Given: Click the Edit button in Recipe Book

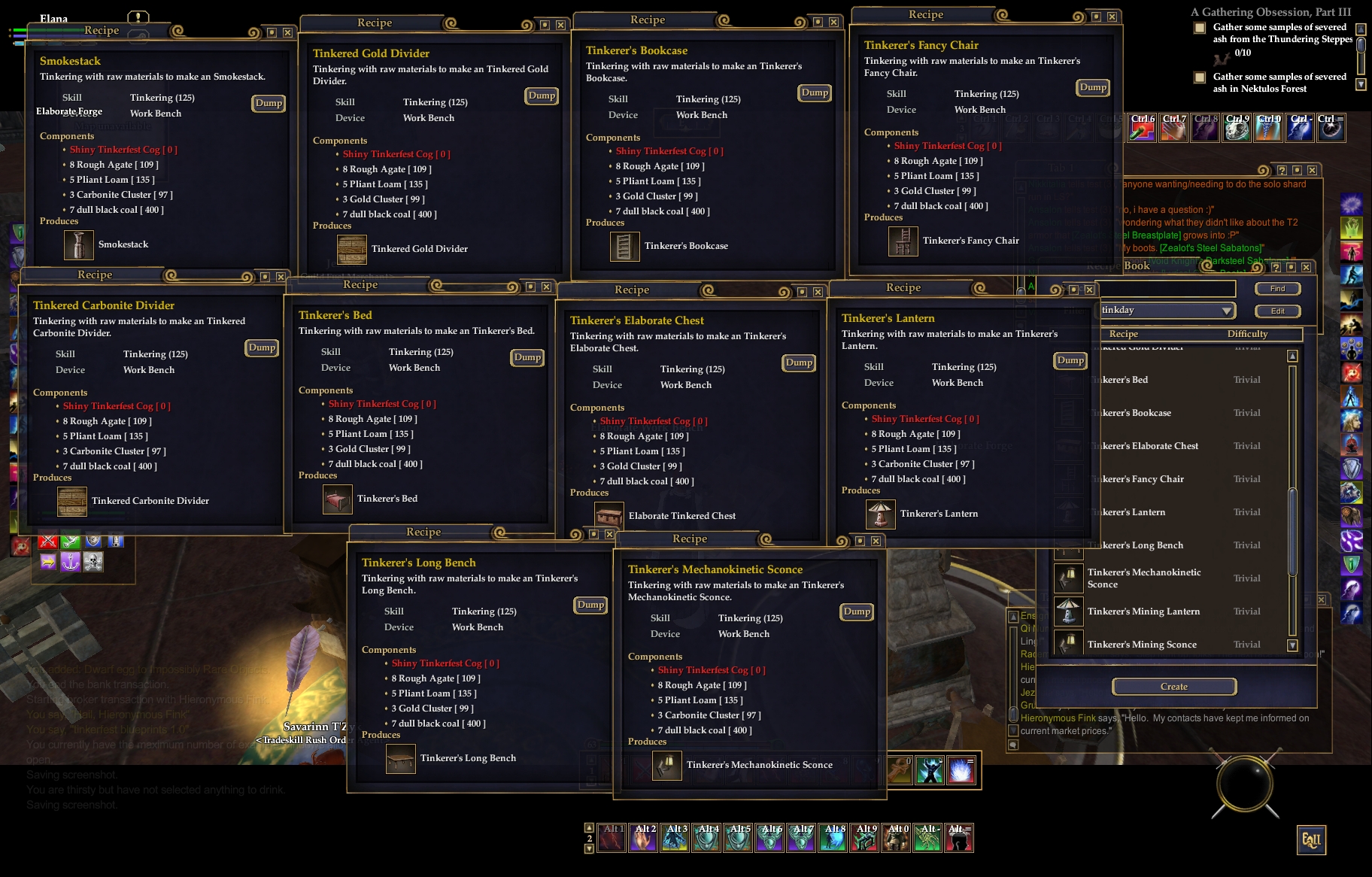Looking at the screenshot, I should click(1277, 311).
